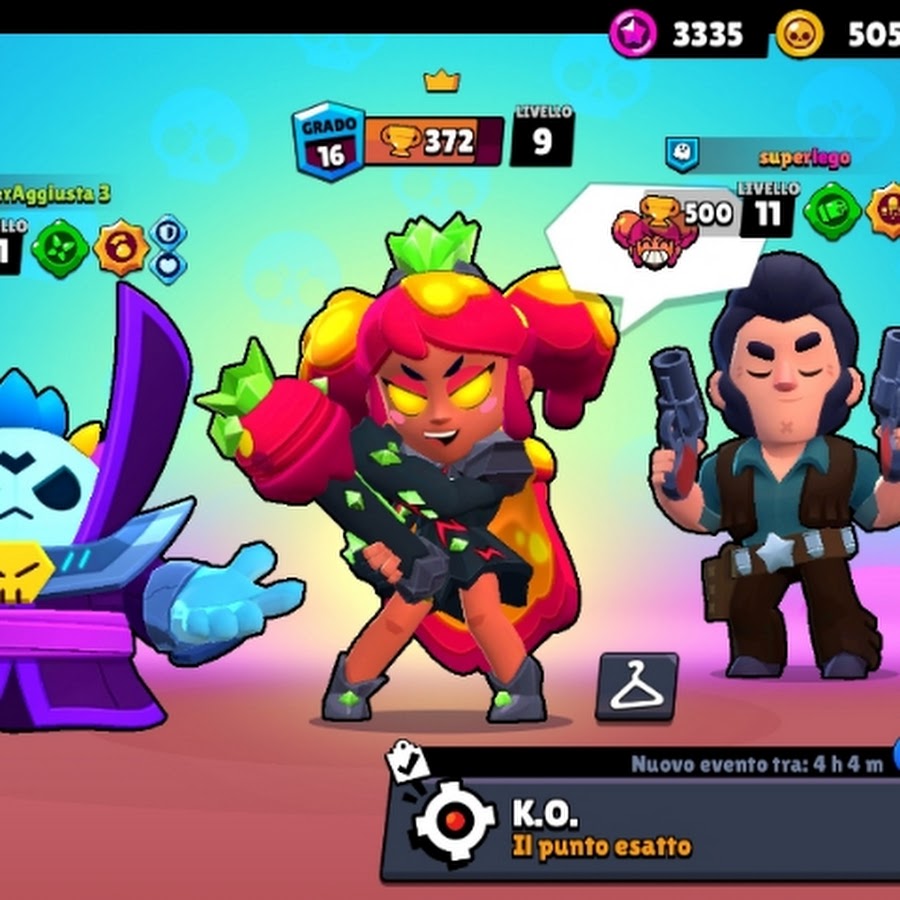Select the orange star power icon on left teammate
The image size is (900, 900).
click(121, 248)
